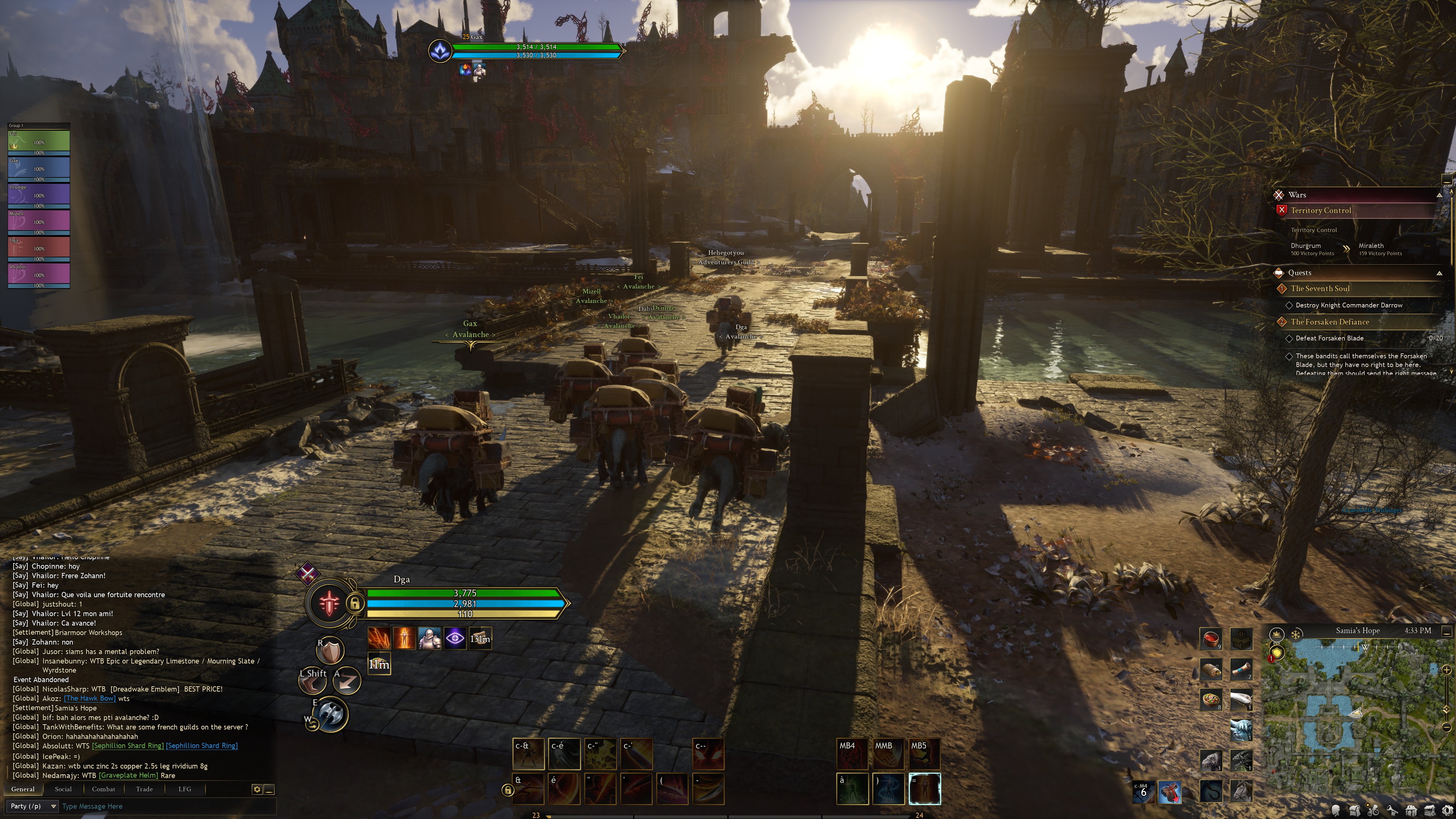This screenshot has width=1456, height=819.
Task: Activate the glowing red eyes ability
Action: [708, 754]
